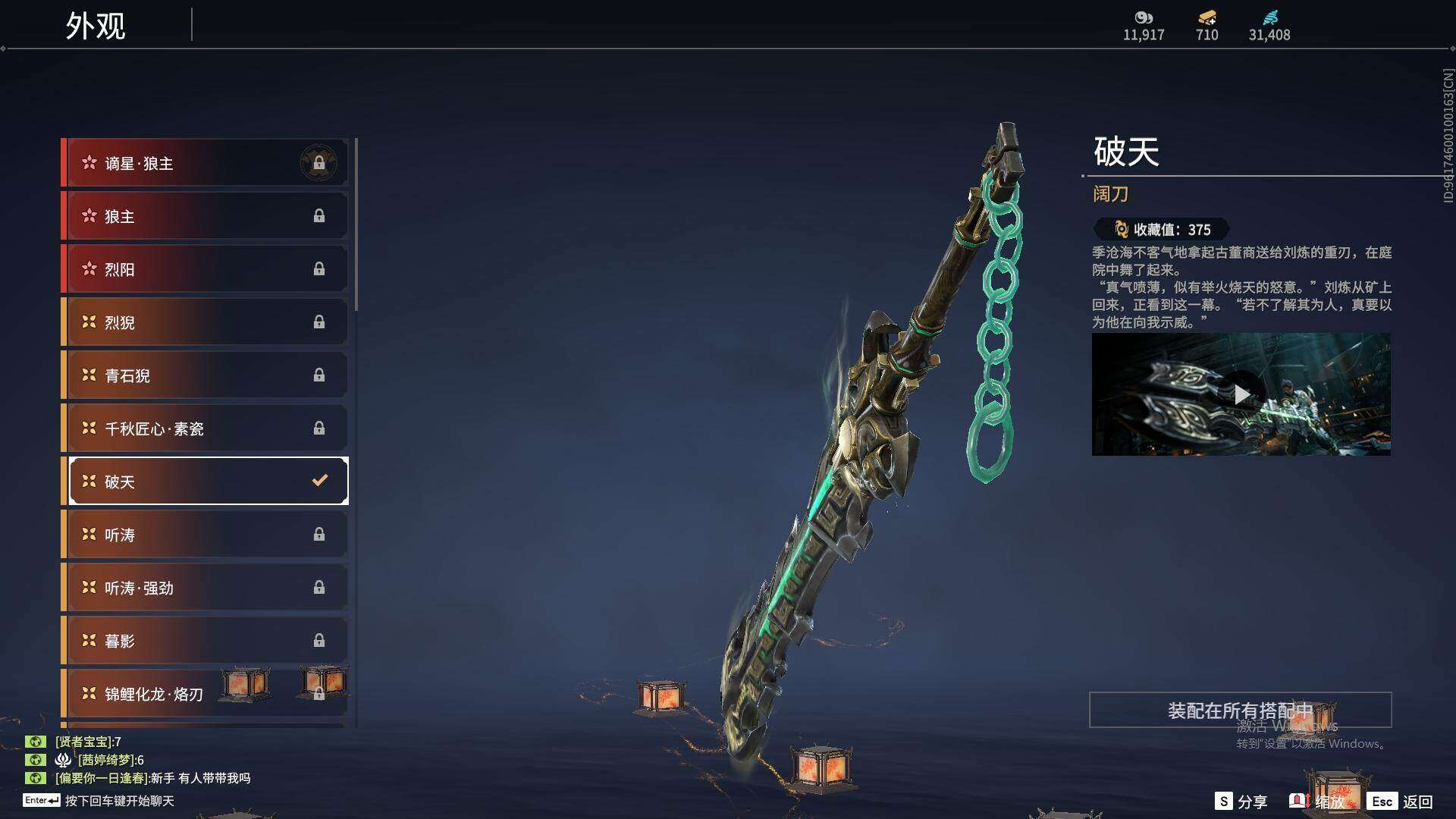Play the 破天 preview video

click(x=1241, y=394)
